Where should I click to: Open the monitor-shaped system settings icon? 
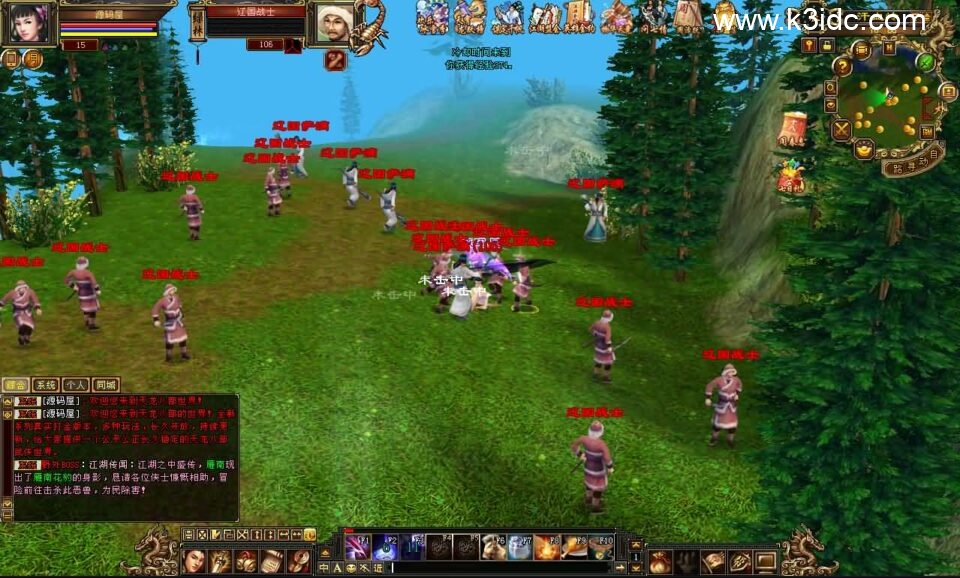pyautogui.click(x=765, y=561)
